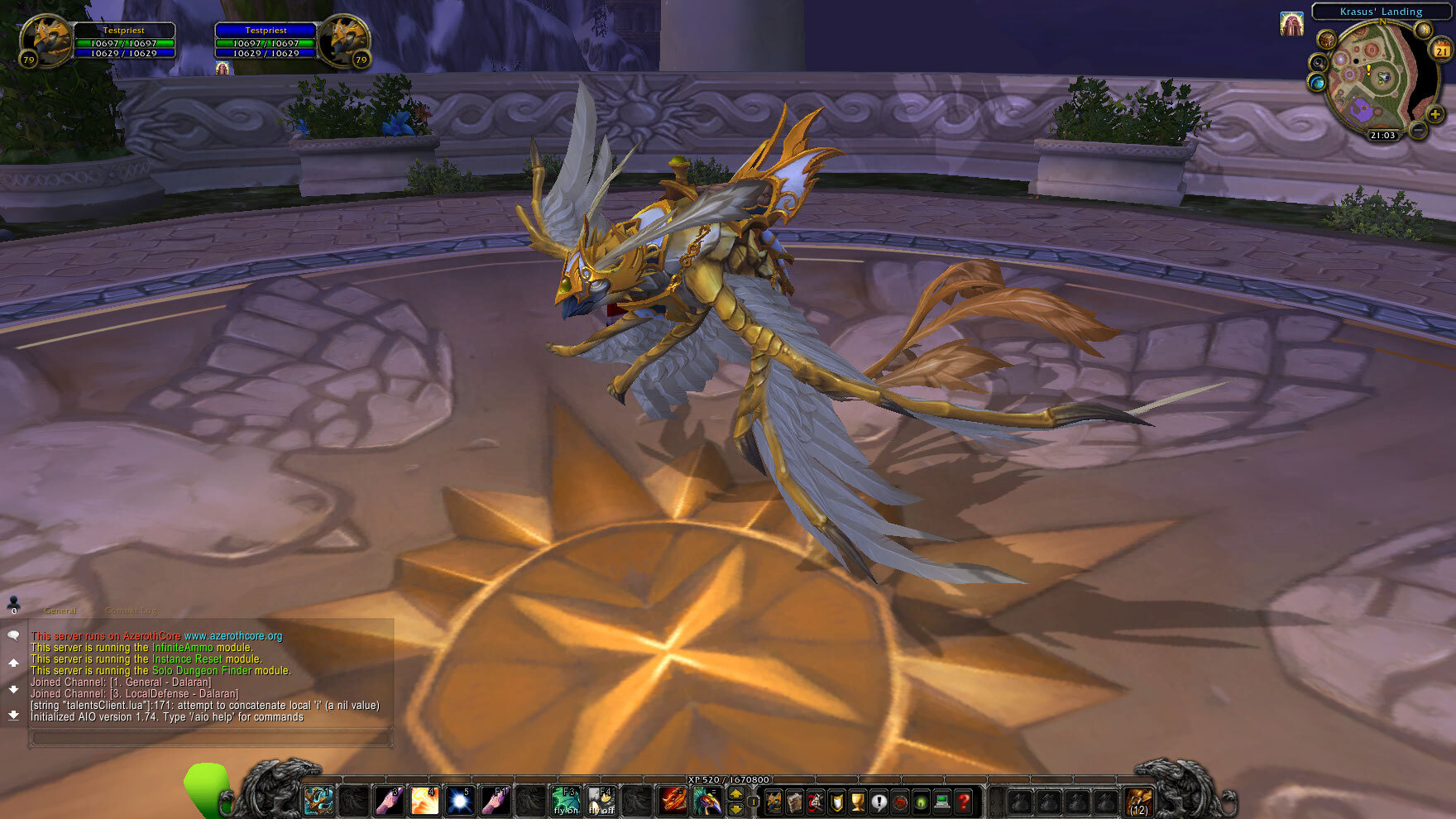Open the calendar showing day 21

point(1441,50)
